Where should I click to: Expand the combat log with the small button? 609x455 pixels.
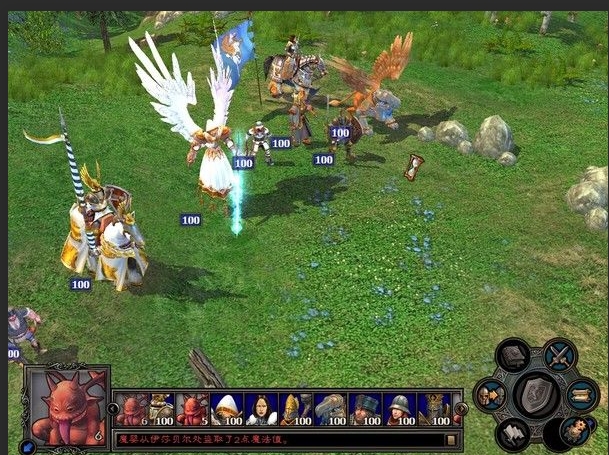[451, 440]
